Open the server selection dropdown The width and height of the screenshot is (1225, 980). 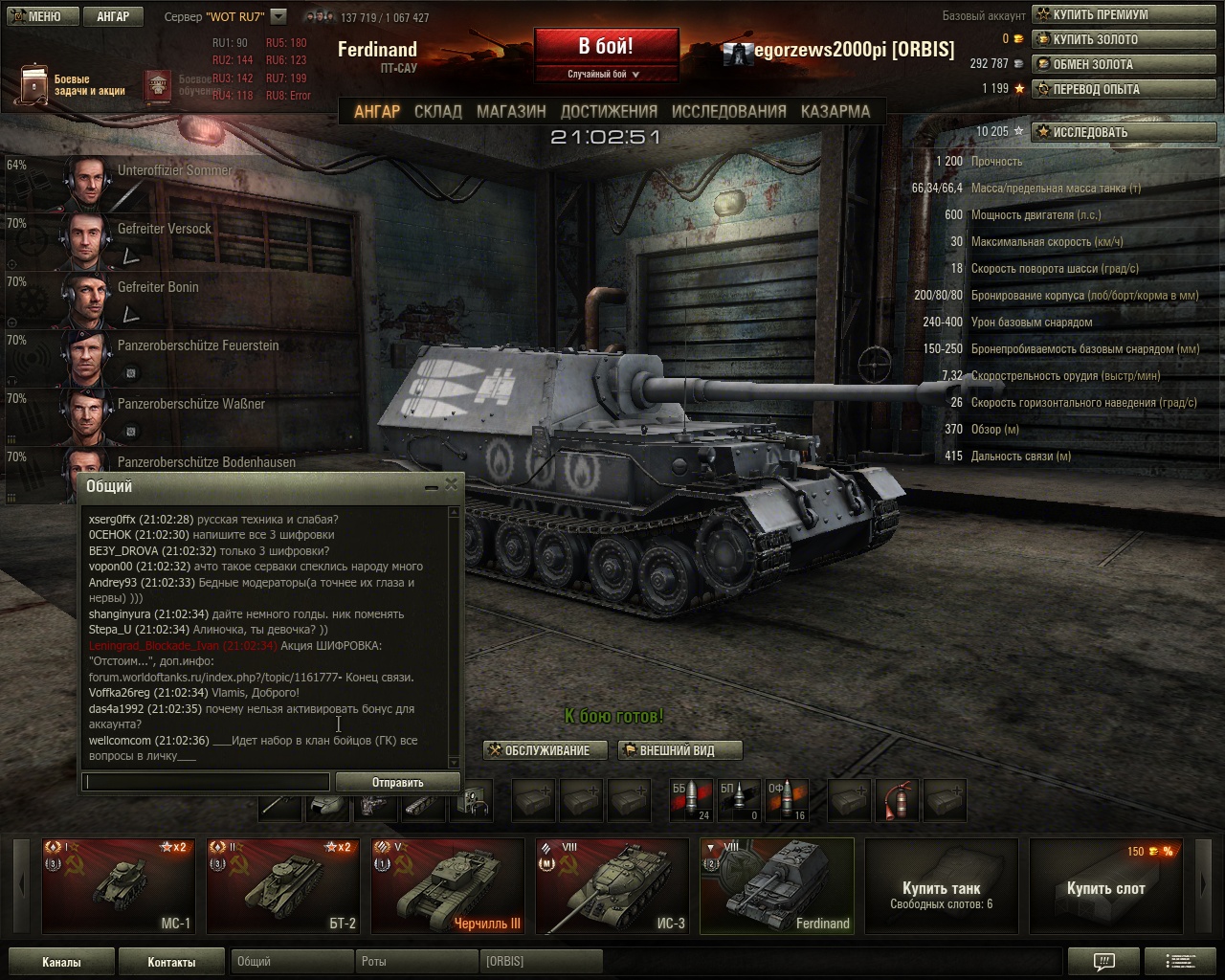[x=278, y=16]
